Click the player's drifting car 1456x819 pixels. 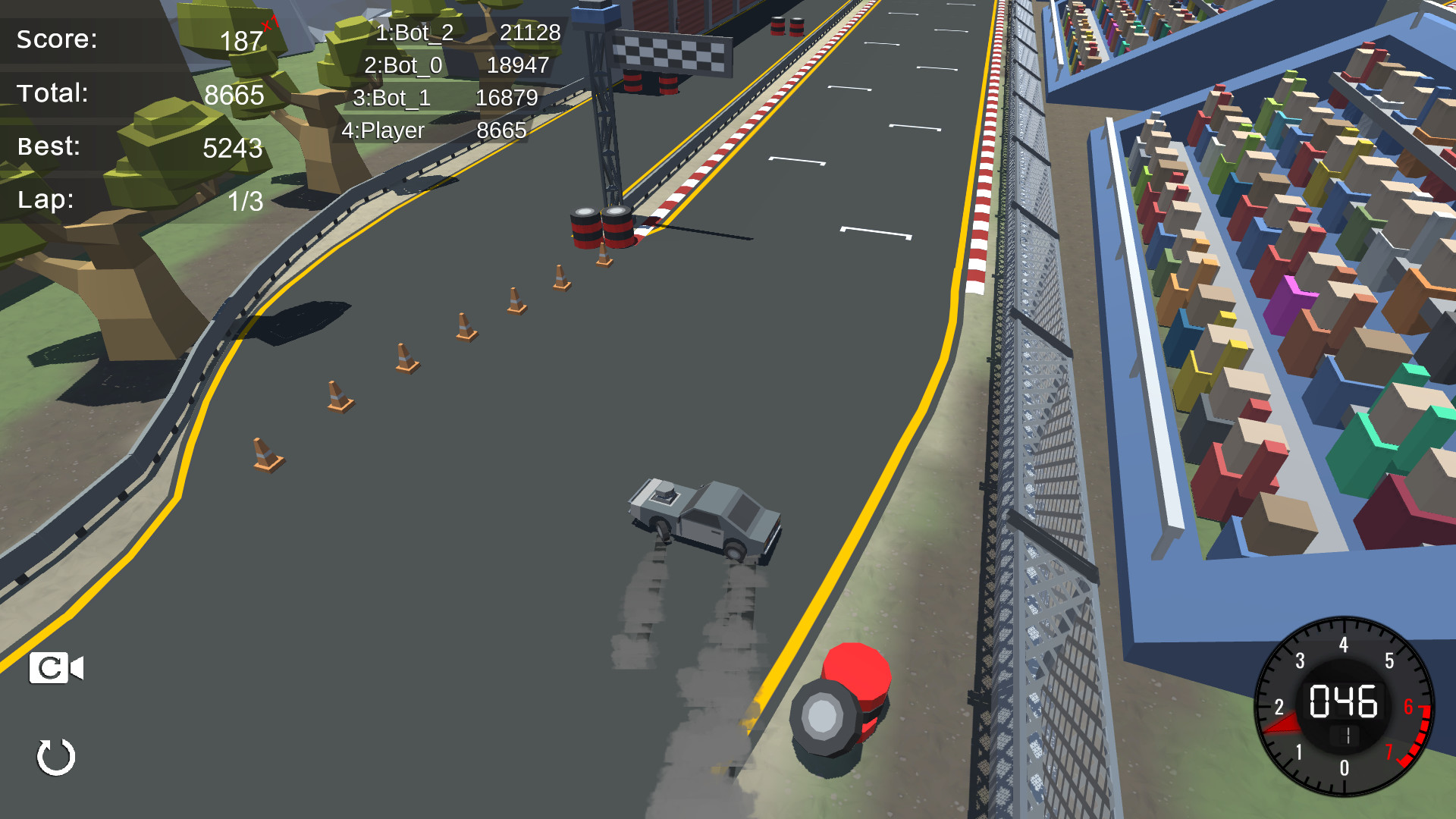[x=705, y=516]
